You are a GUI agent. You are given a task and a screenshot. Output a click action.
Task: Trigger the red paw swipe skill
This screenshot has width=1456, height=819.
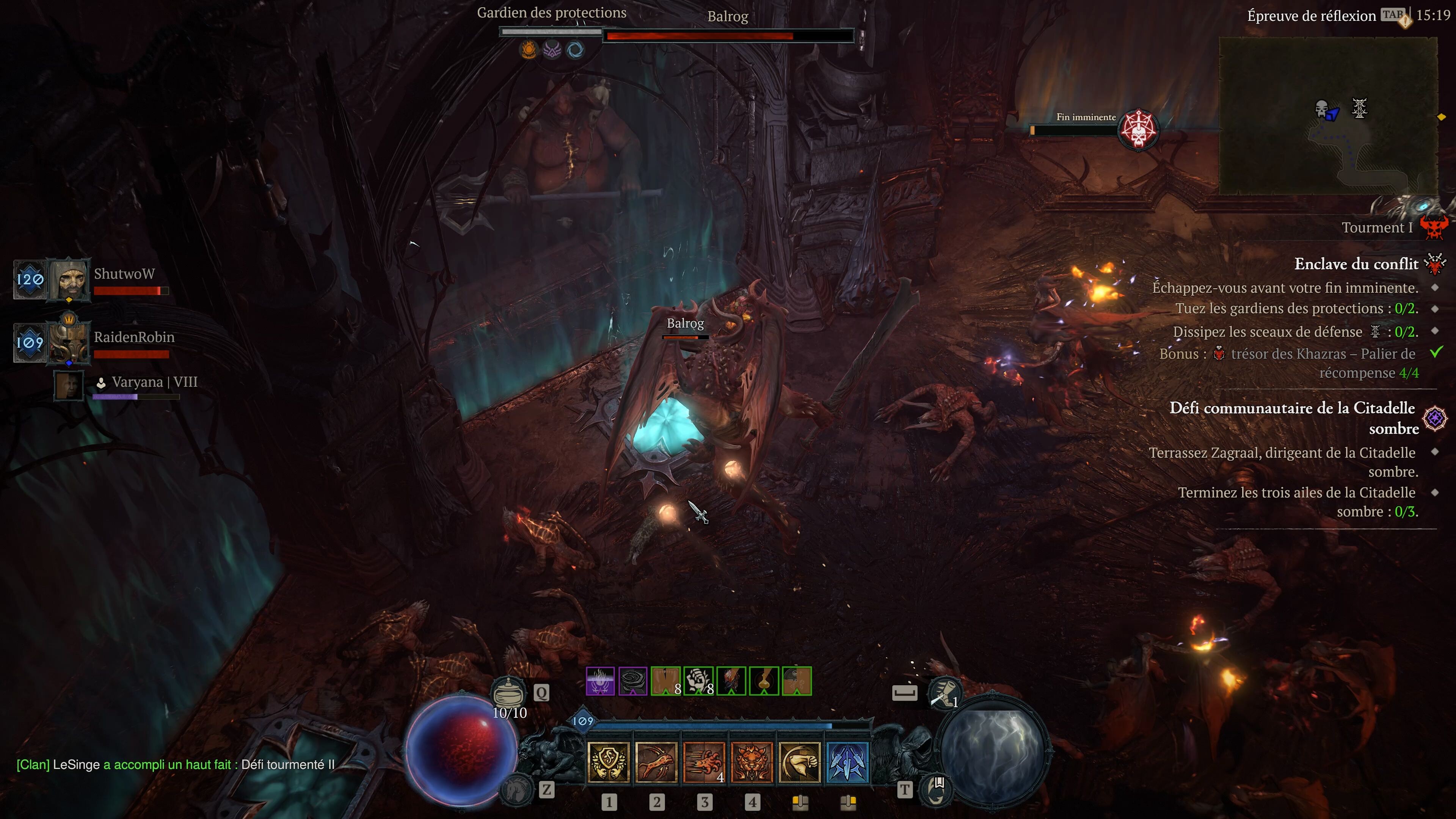pos(704,762)
